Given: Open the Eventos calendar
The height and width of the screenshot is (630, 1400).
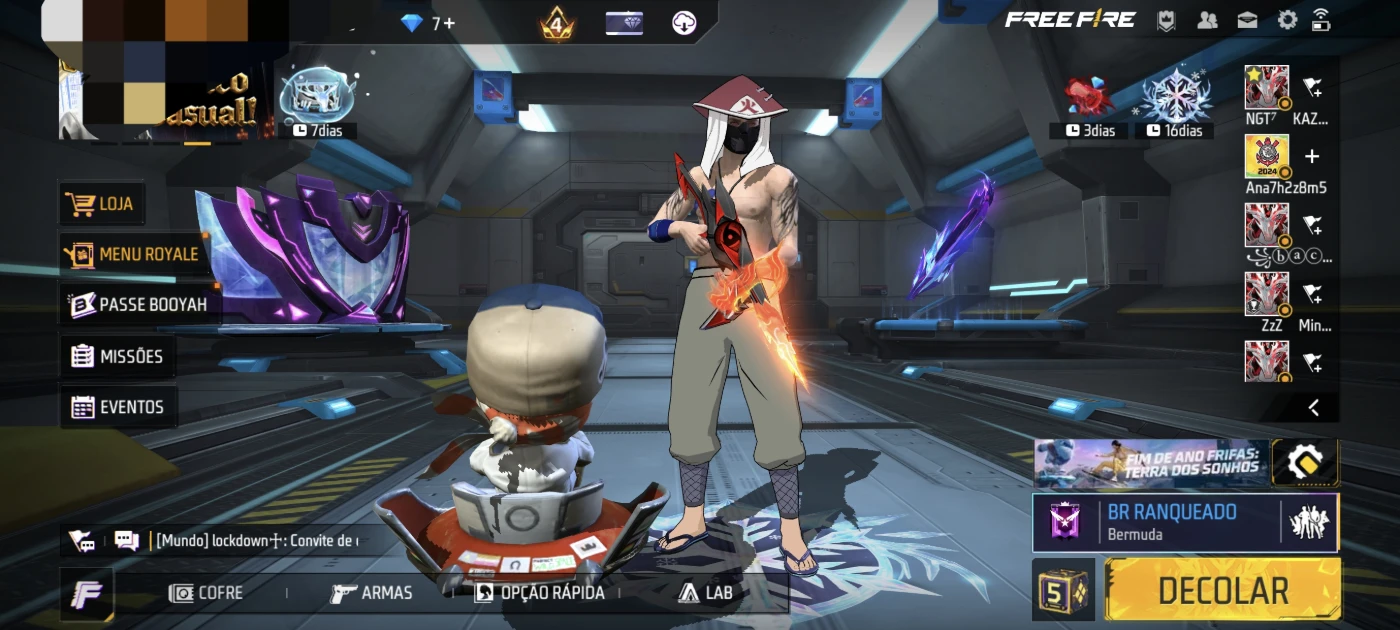Looking at the screenshot, I should (x=118, y=407).
